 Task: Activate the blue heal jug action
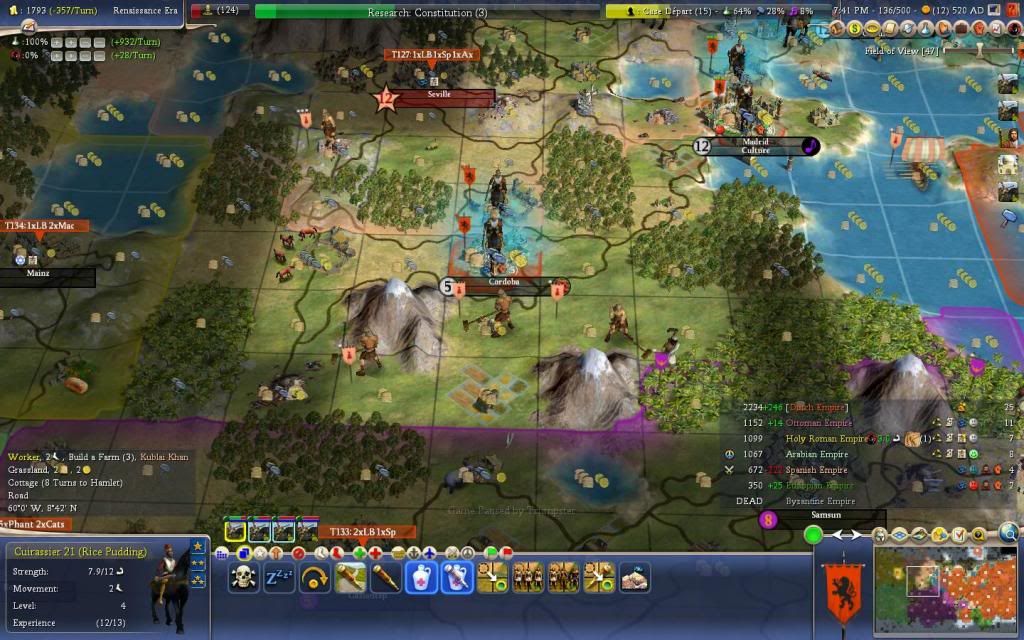420,577
